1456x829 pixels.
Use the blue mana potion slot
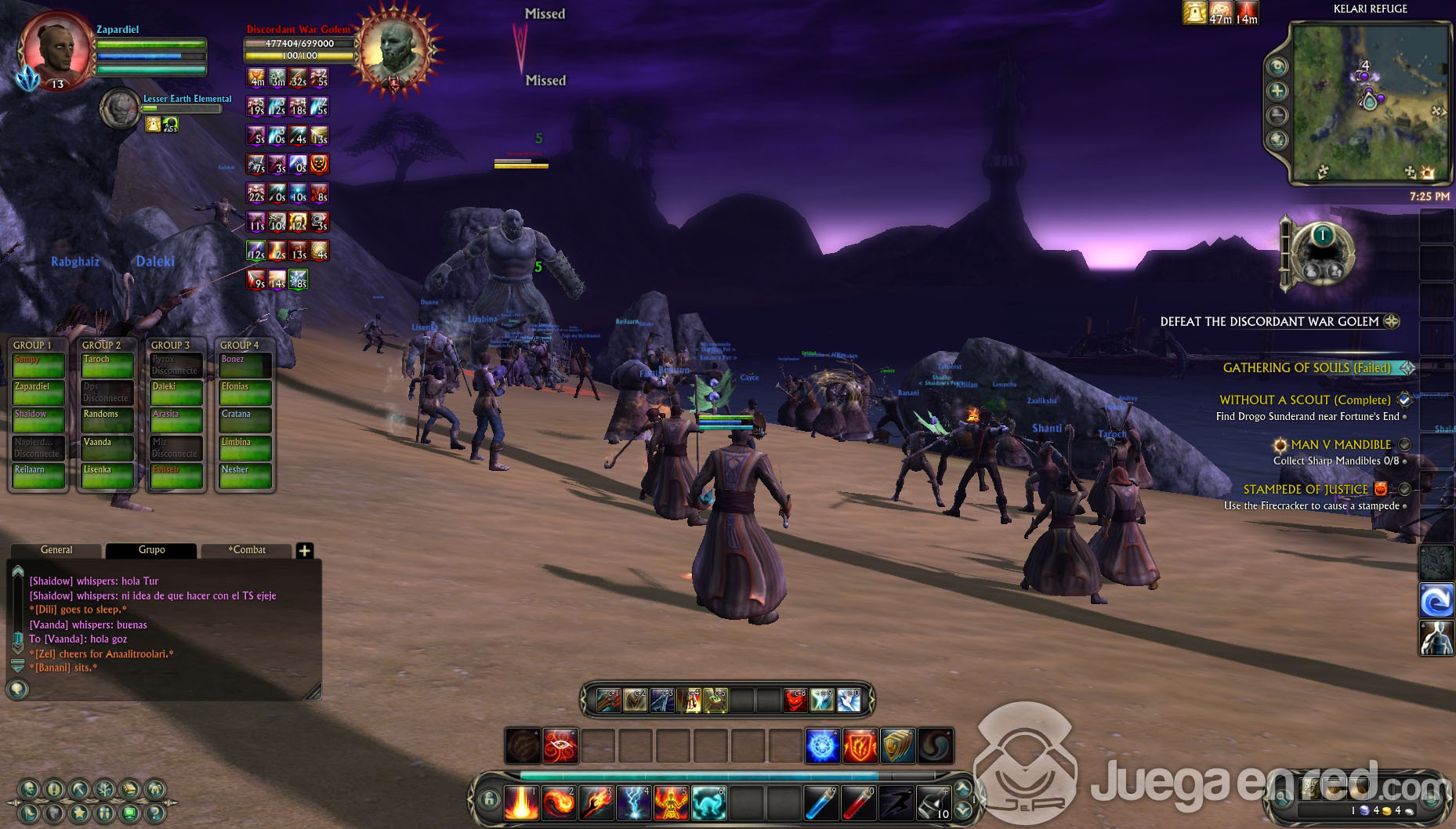pyautogui.click(x=822, y=803)
